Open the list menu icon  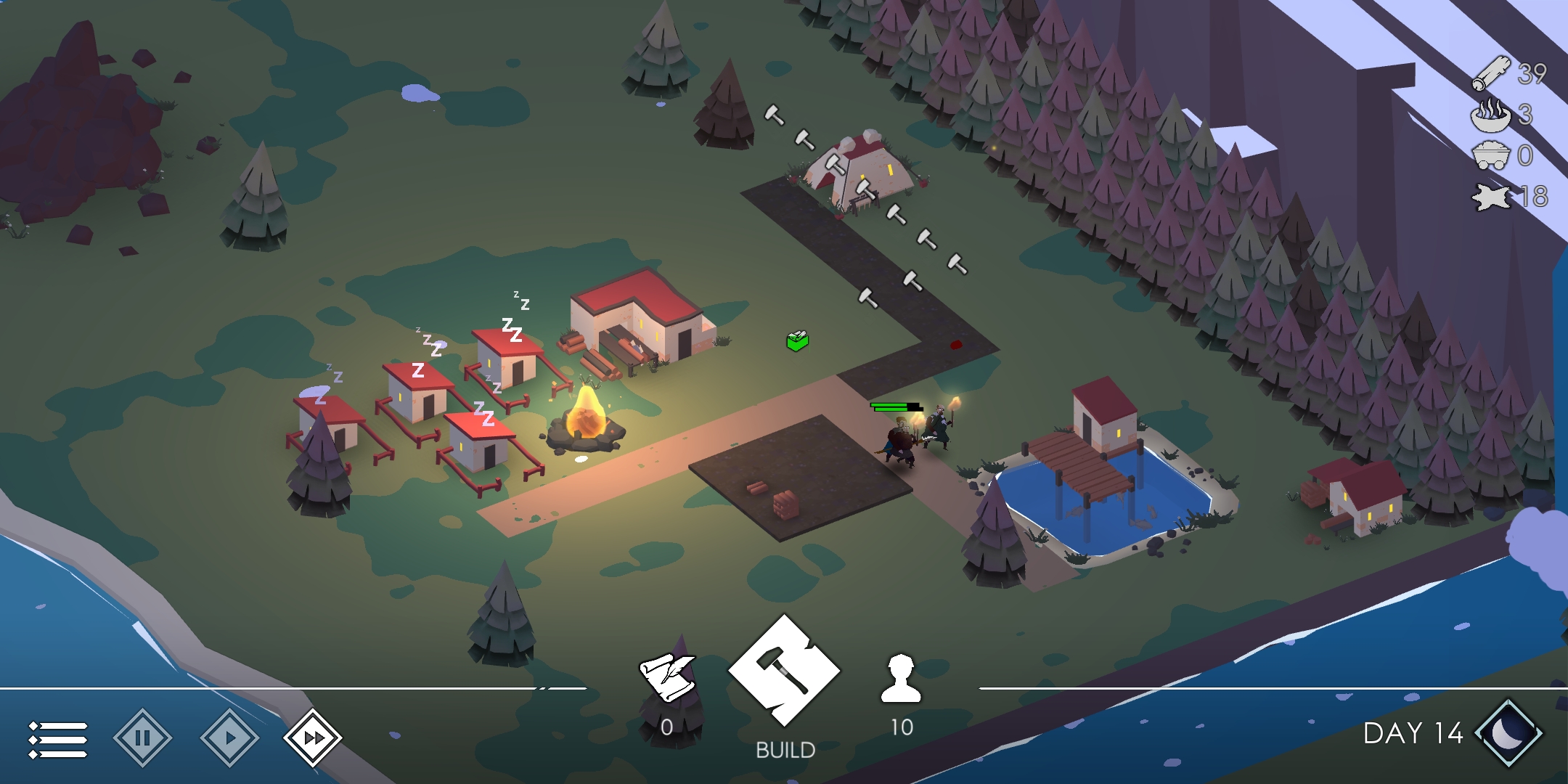58,739
